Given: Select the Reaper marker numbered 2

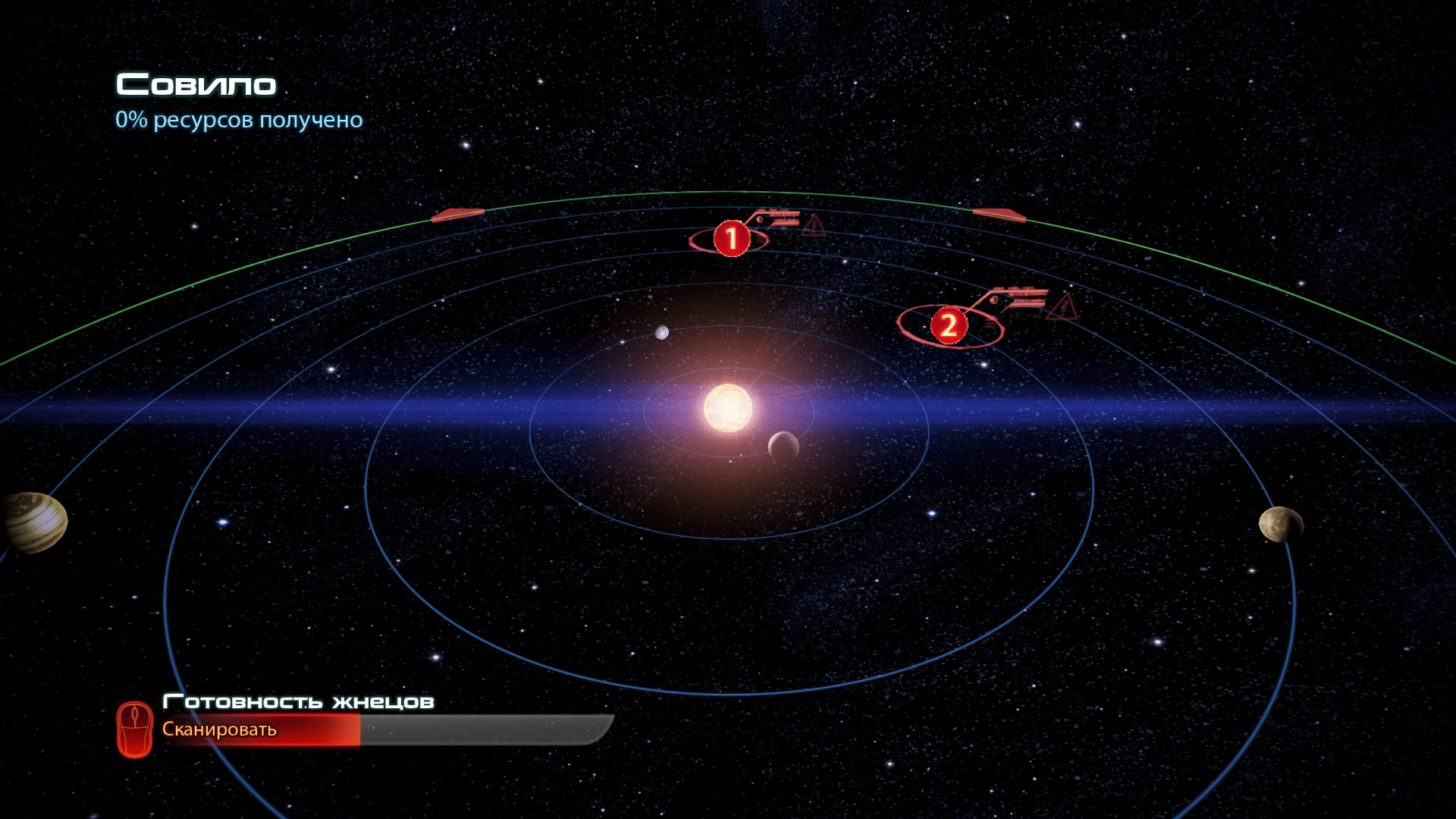Looking at the screenshot, I should 948,326.
